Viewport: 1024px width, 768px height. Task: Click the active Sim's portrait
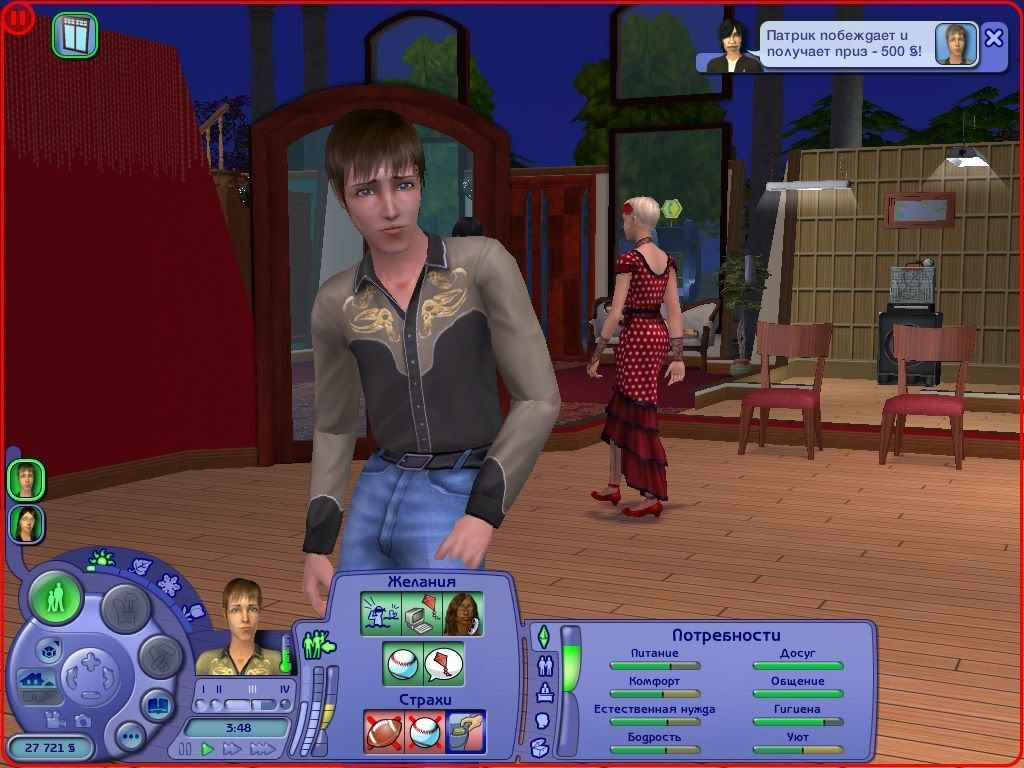241,627
